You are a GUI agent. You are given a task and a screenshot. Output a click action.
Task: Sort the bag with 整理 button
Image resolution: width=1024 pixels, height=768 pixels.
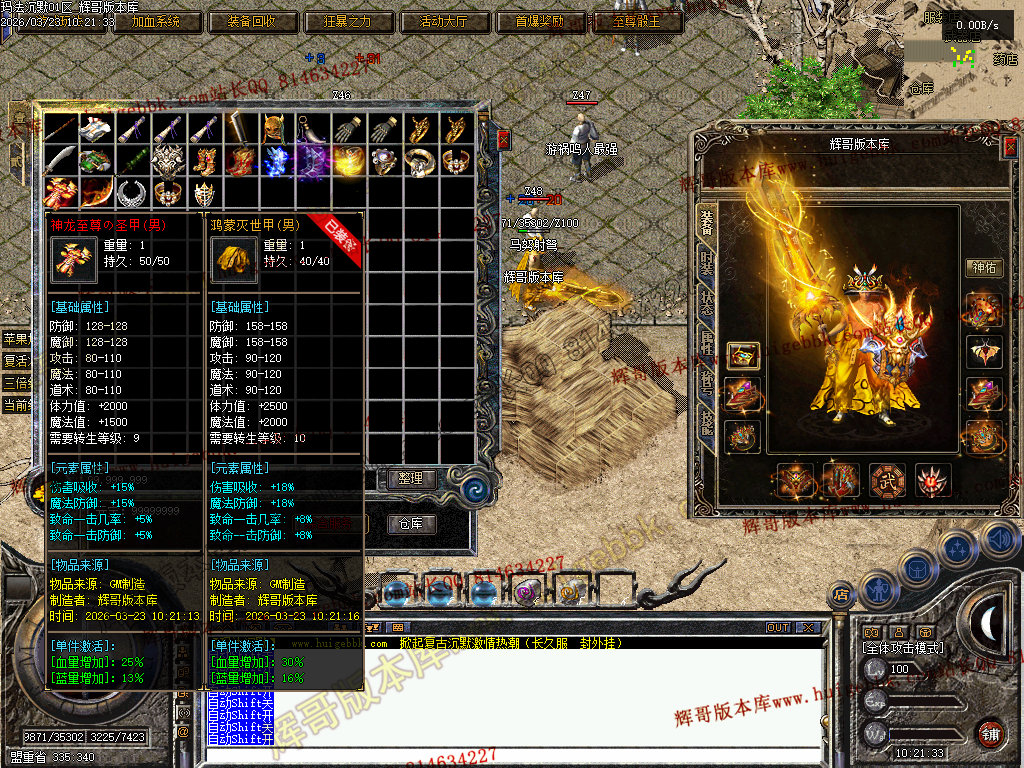410,479
